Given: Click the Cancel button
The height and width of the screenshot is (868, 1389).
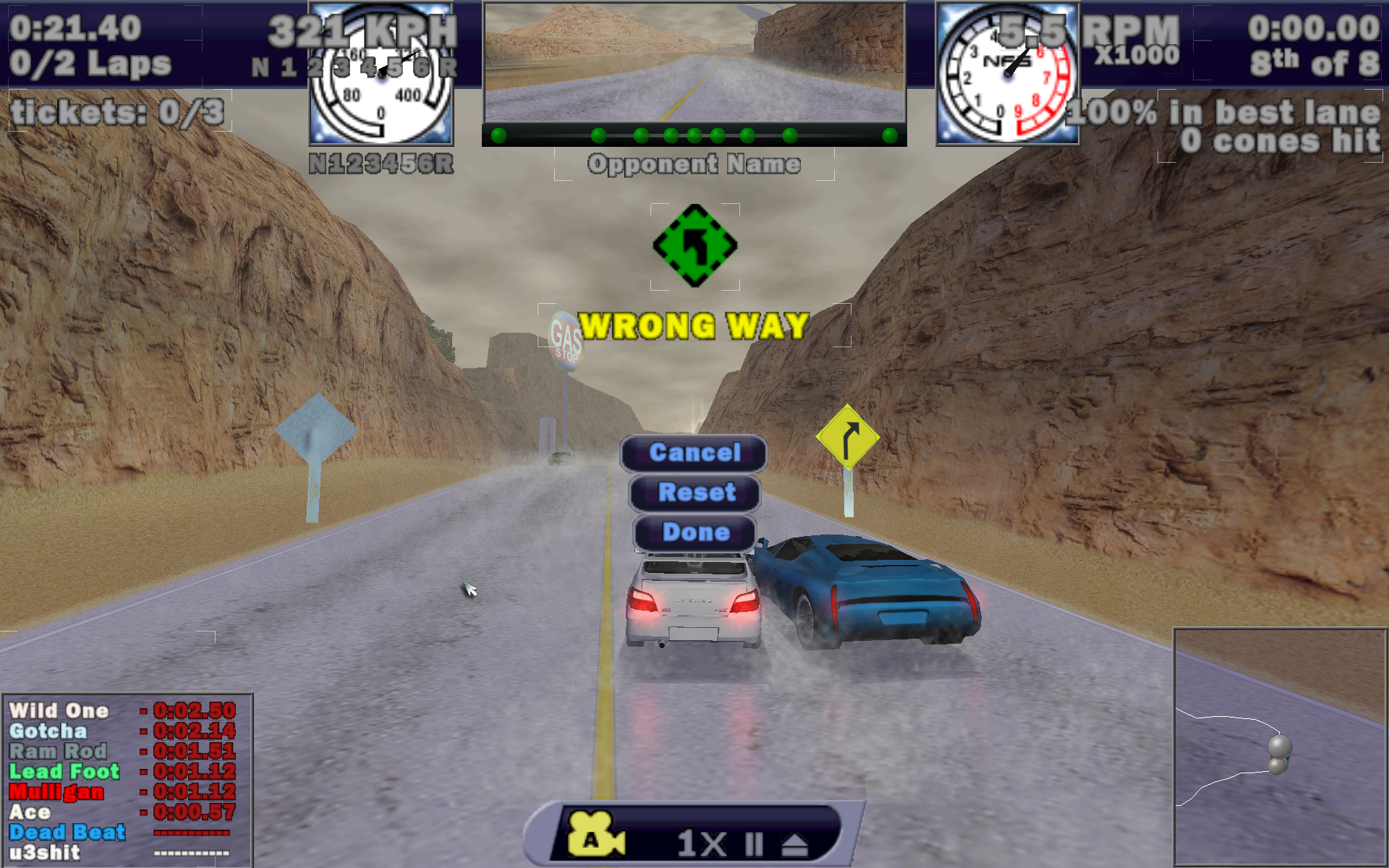Looking at the screenshot, I should [694, 454].
